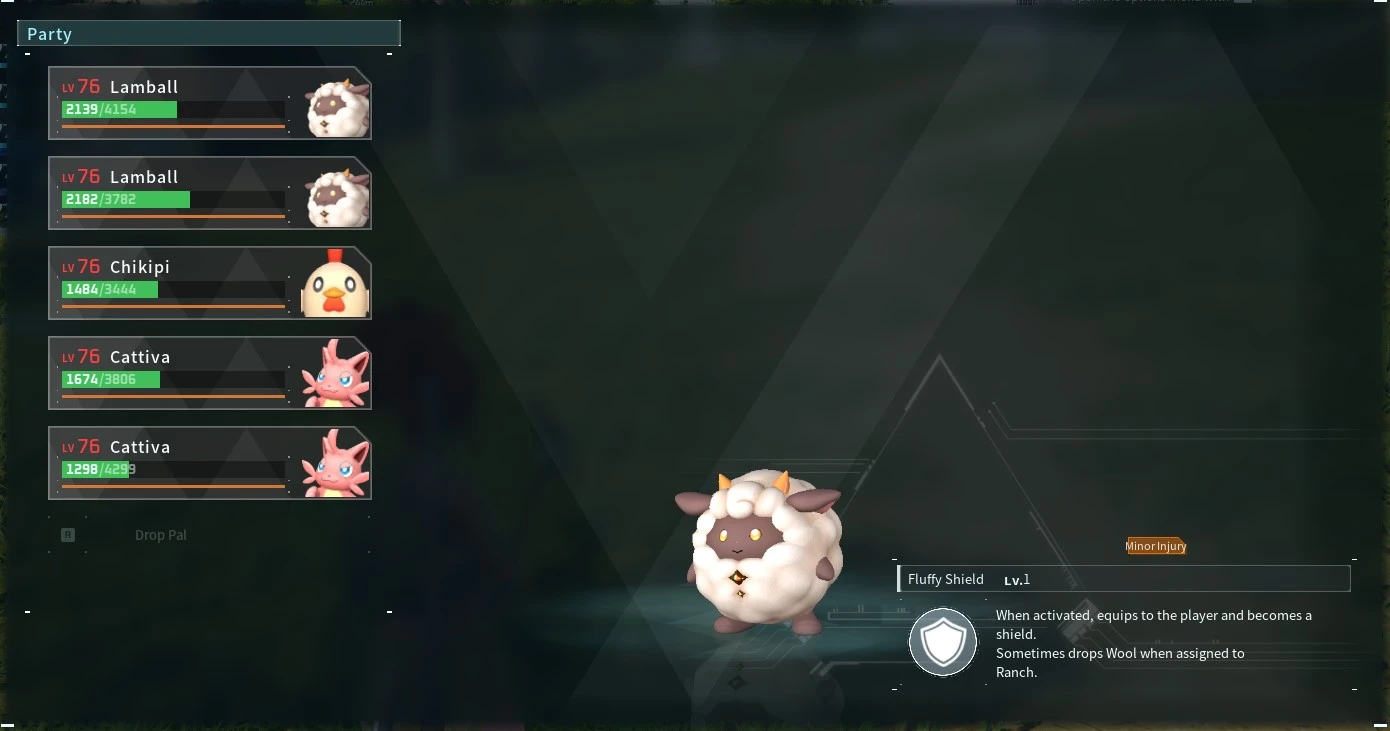Select the Cattiva with 1674/3806 HP

[x=209, y=373]
